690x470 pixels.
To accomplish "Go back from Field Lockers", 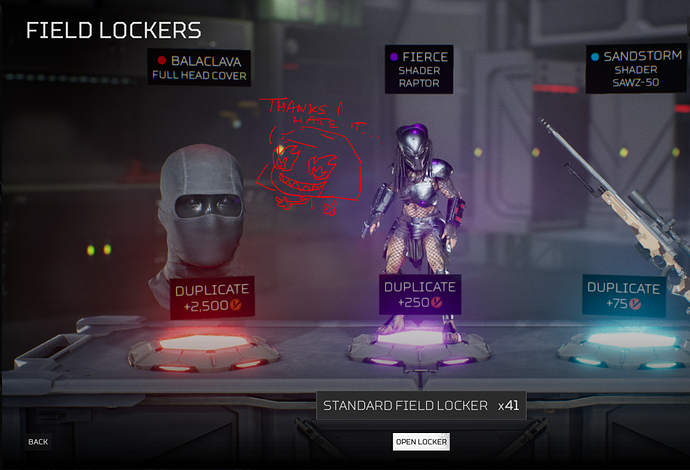I will (x=38, y=442).
